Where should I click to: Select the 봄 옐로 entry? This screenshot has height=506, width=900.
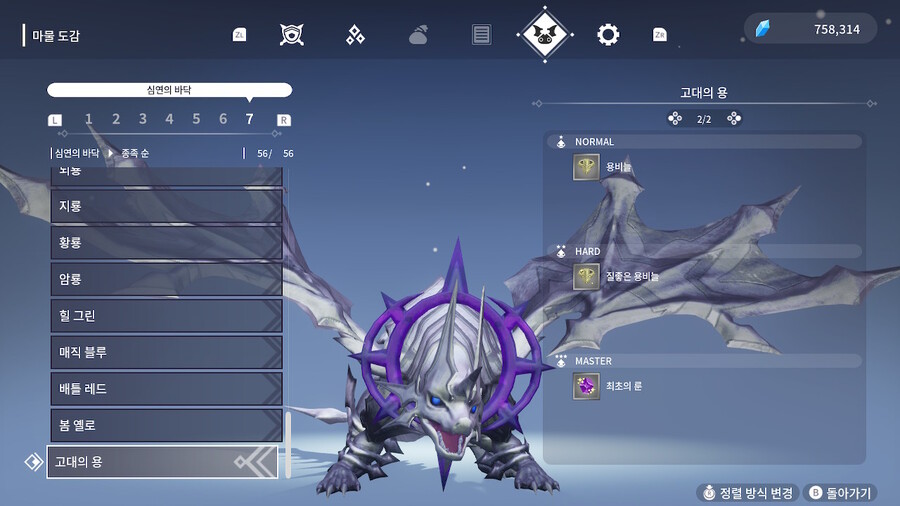(x=166, y=425)
